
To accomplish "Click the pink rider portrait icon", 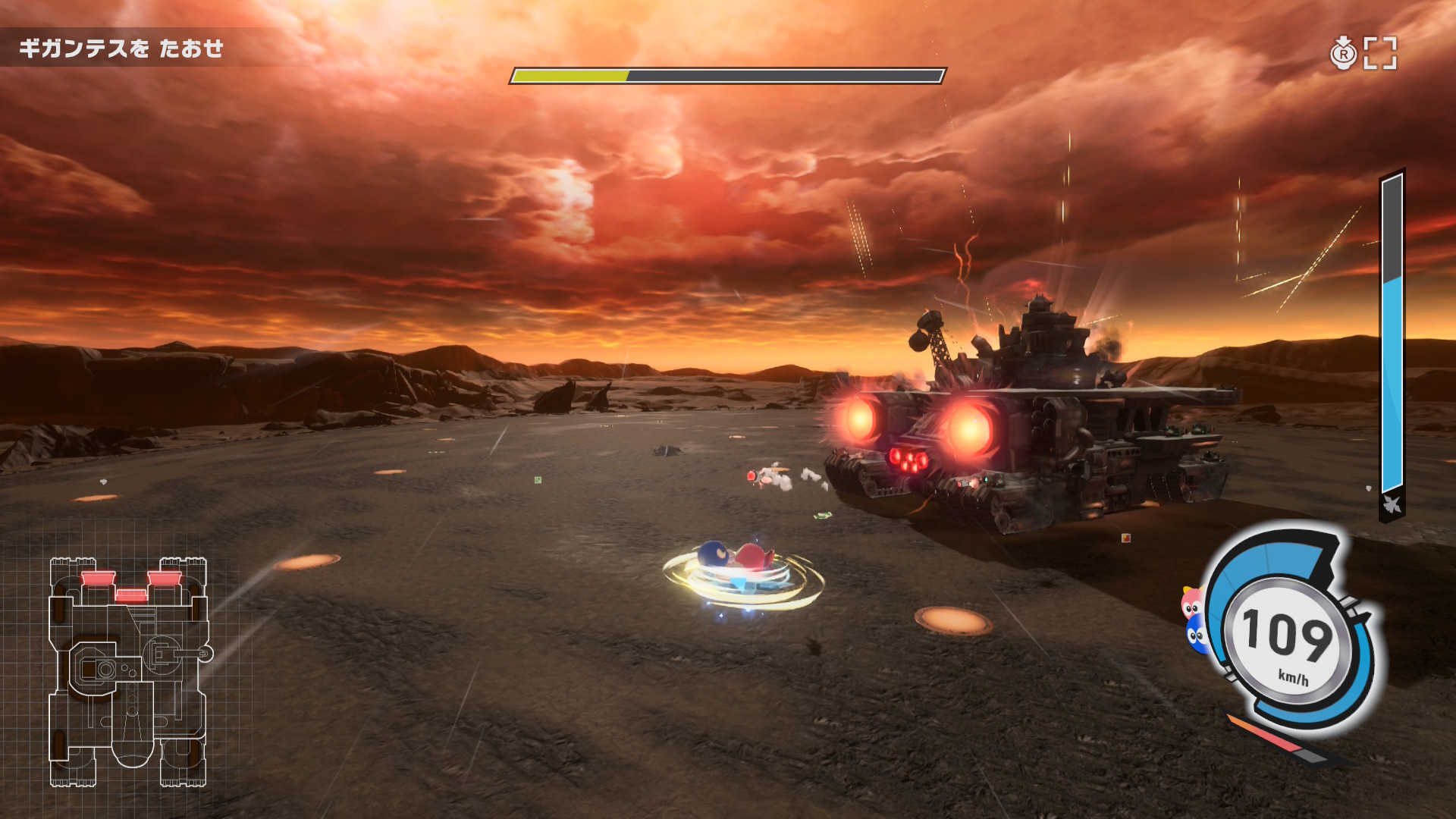I will (x=1192, y=603).
